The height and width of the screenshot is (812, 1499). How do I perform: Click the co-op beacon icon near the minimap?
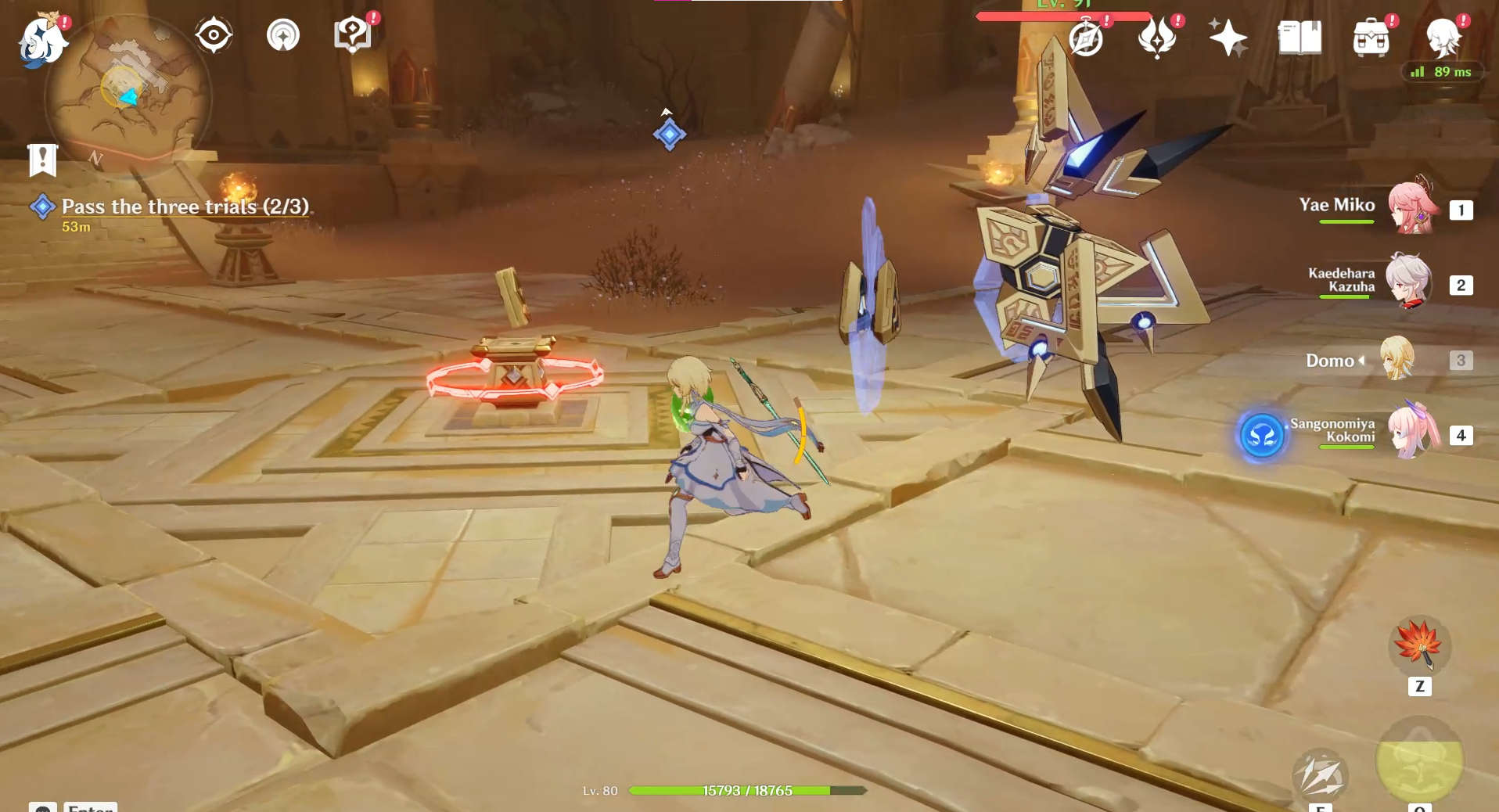(x=282, y=35)
